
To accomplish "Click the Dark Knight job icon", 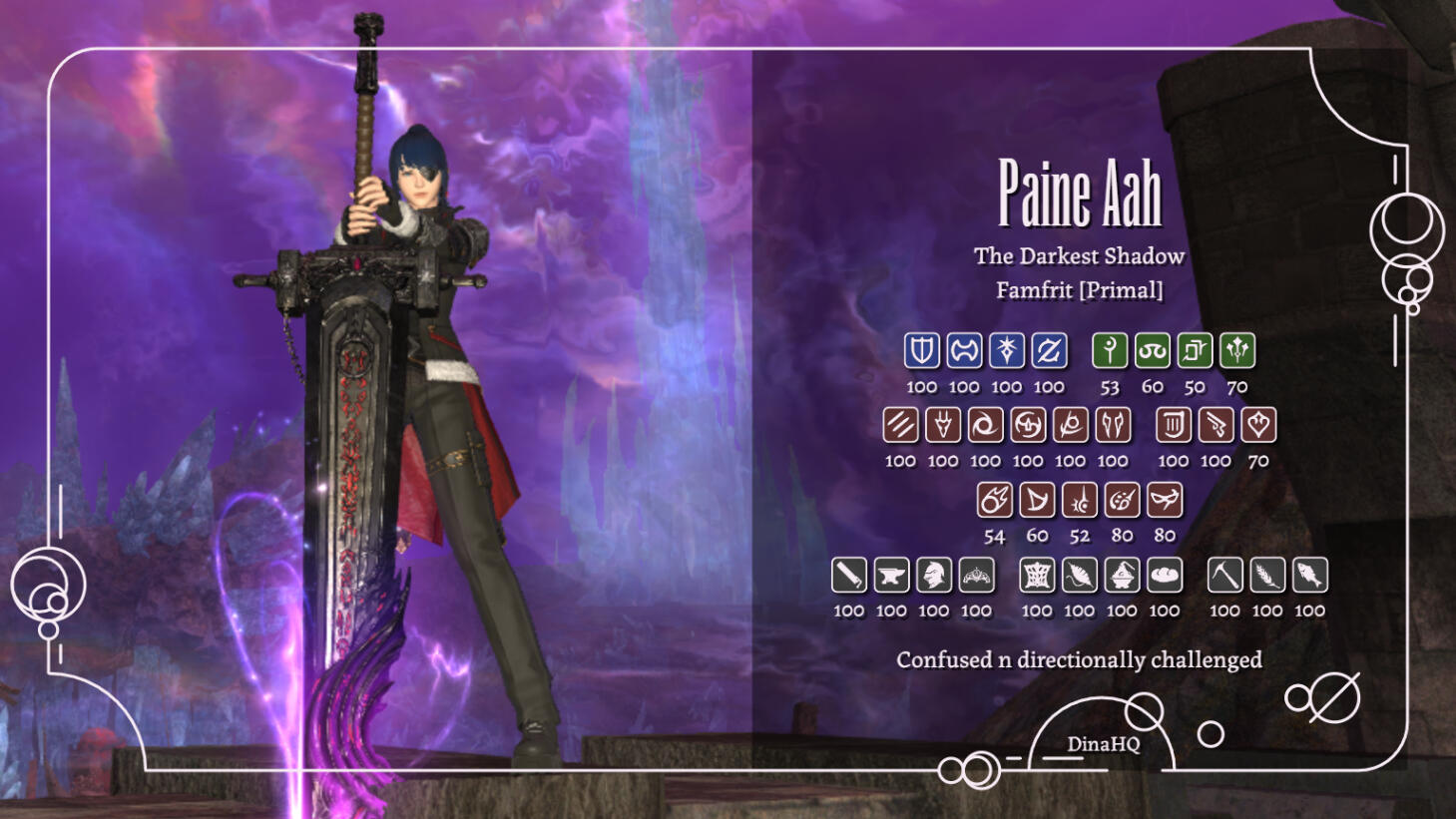I will pyautogui.click(x=1006, y=350).
